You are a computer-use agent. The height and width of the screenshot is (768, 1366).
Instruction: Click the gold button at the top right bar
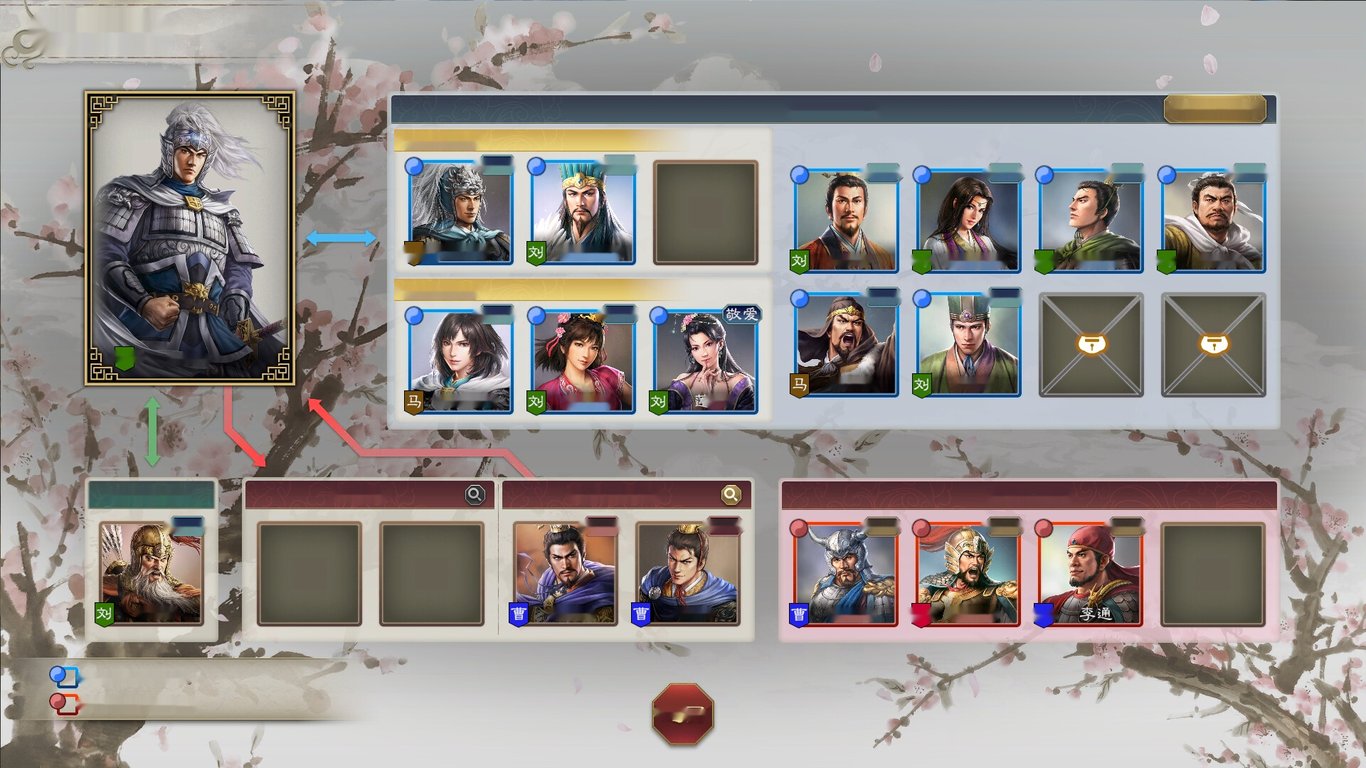[x=1215, y=108]
